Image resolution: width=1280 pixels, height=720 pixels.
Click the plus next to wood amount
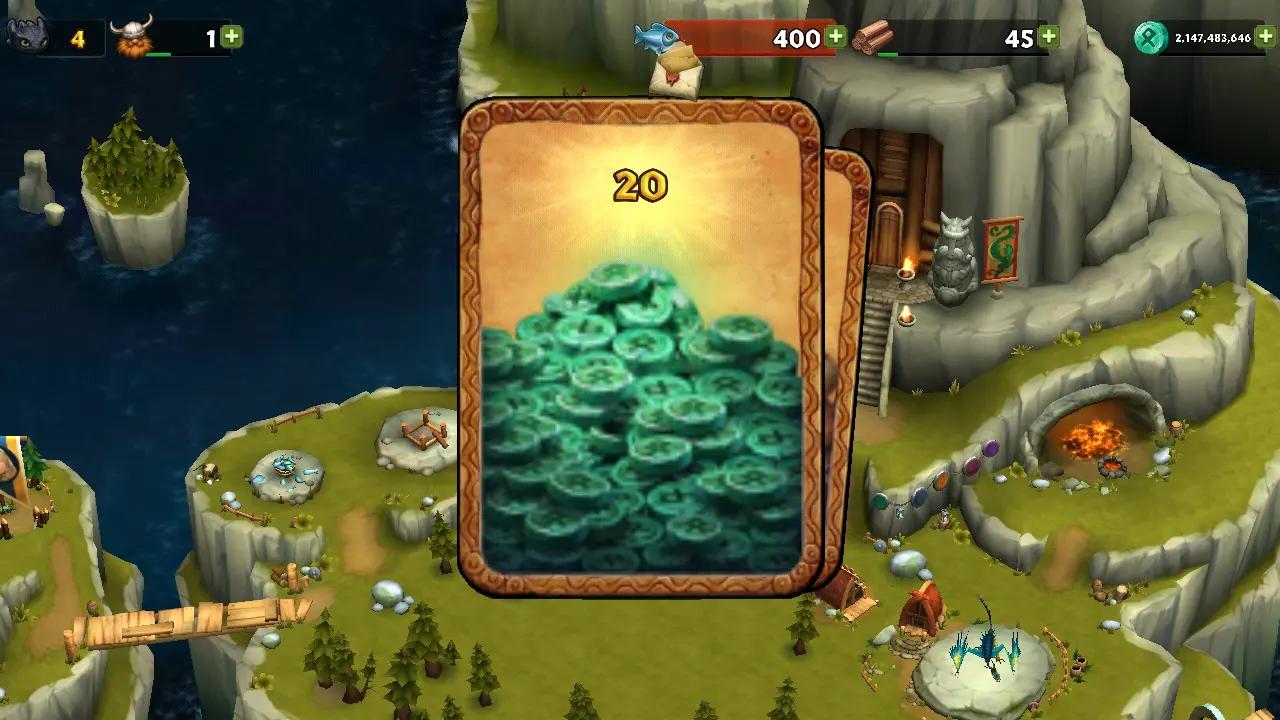tap(1050, 36)
